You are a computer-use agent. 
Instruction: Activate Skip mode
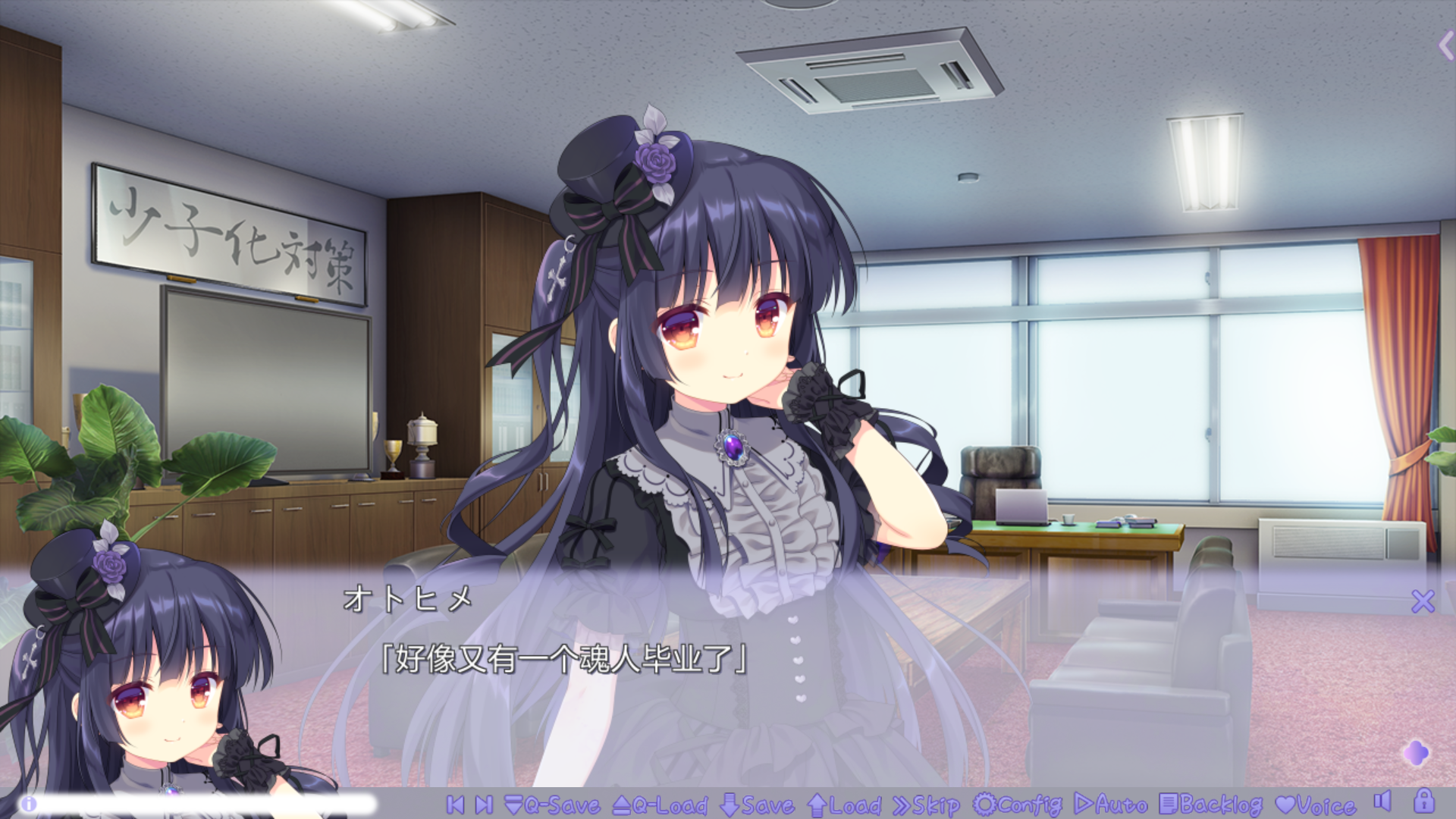click(926, 805)
